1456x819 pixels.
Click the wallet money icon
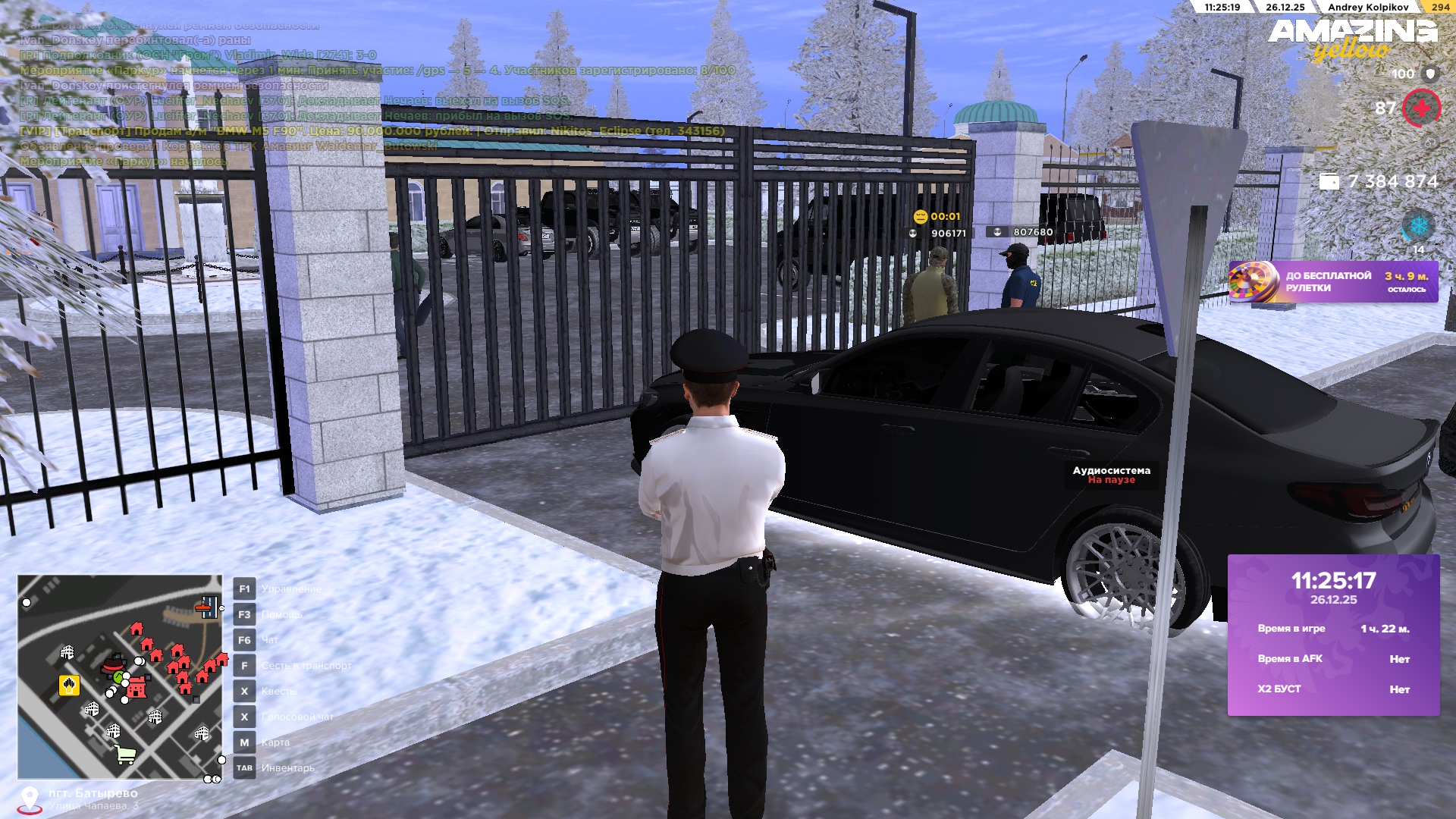point(1329,182)
